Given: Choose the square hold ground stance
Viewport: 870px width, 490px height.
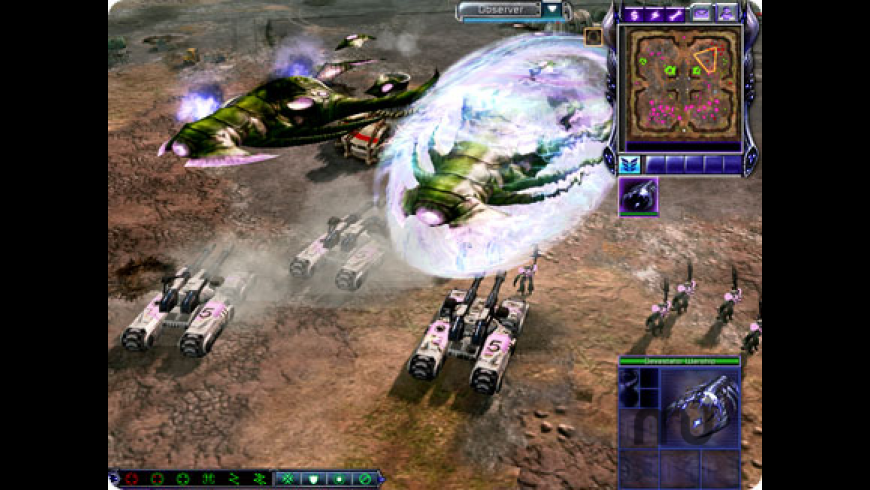Looking at the screenshot, I should coord(337,479).
